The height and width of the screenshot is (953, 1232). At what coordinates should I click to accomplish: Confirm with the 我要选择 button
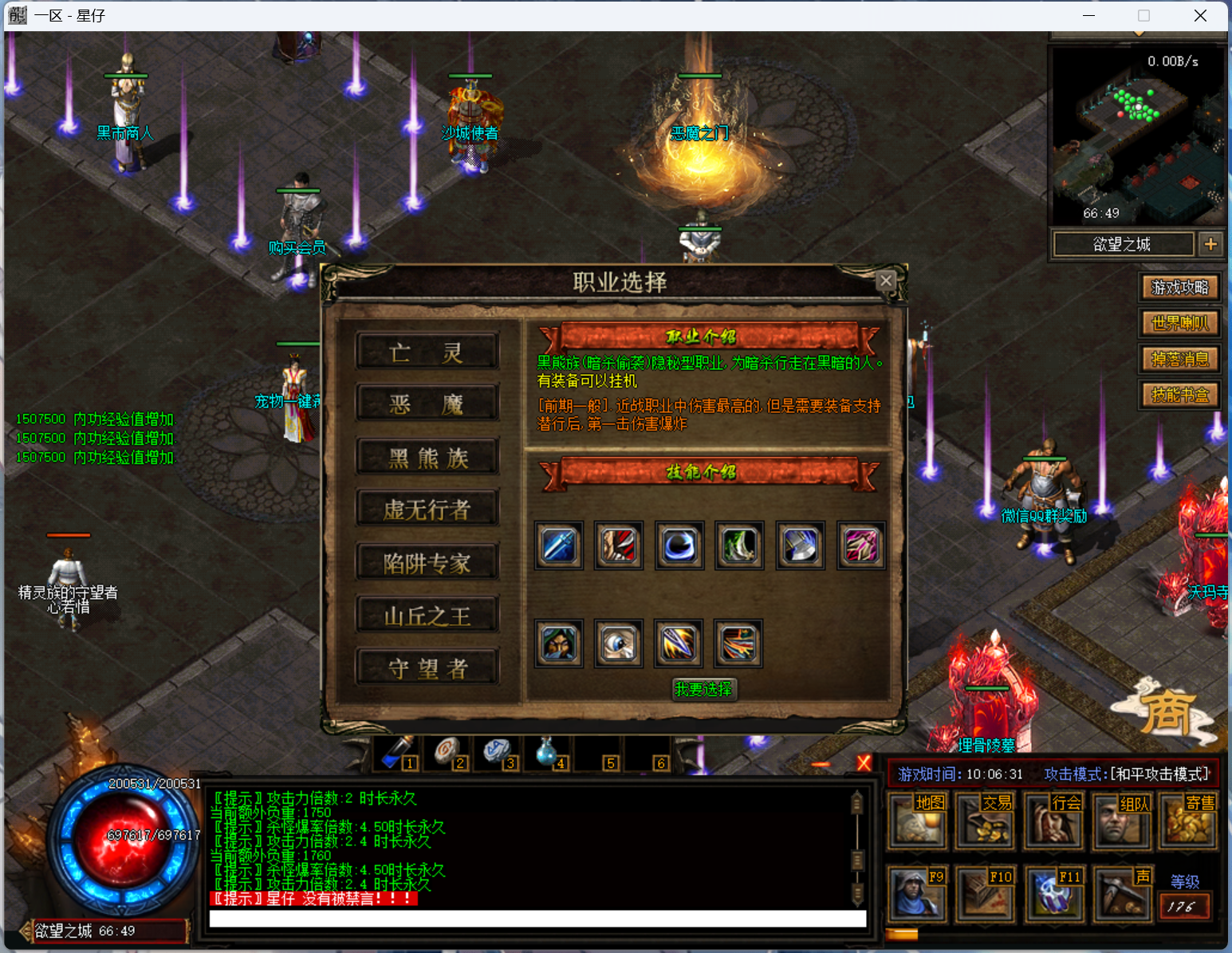[703, 689]
